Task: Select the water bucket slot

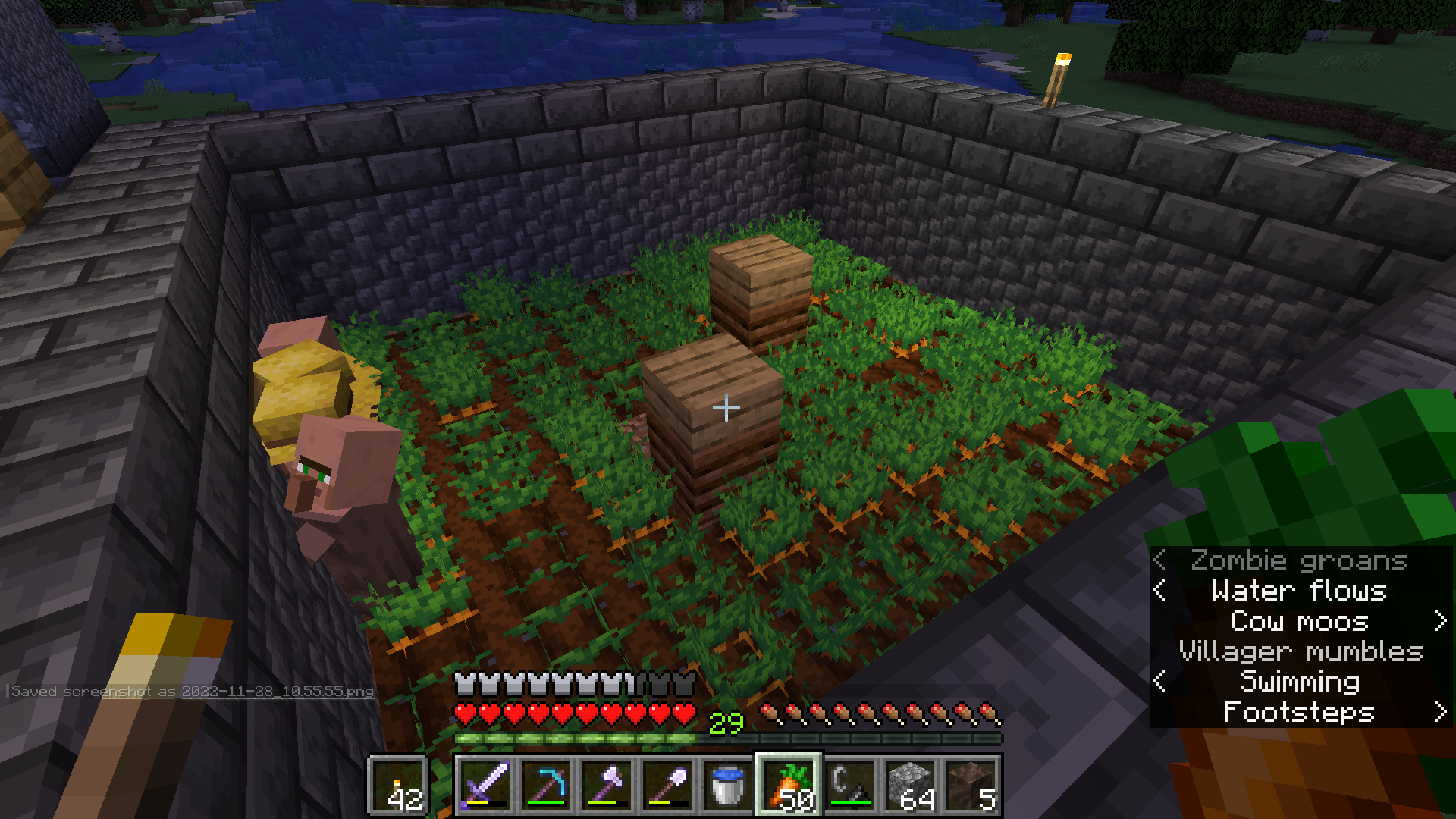Action: (728, 786)
